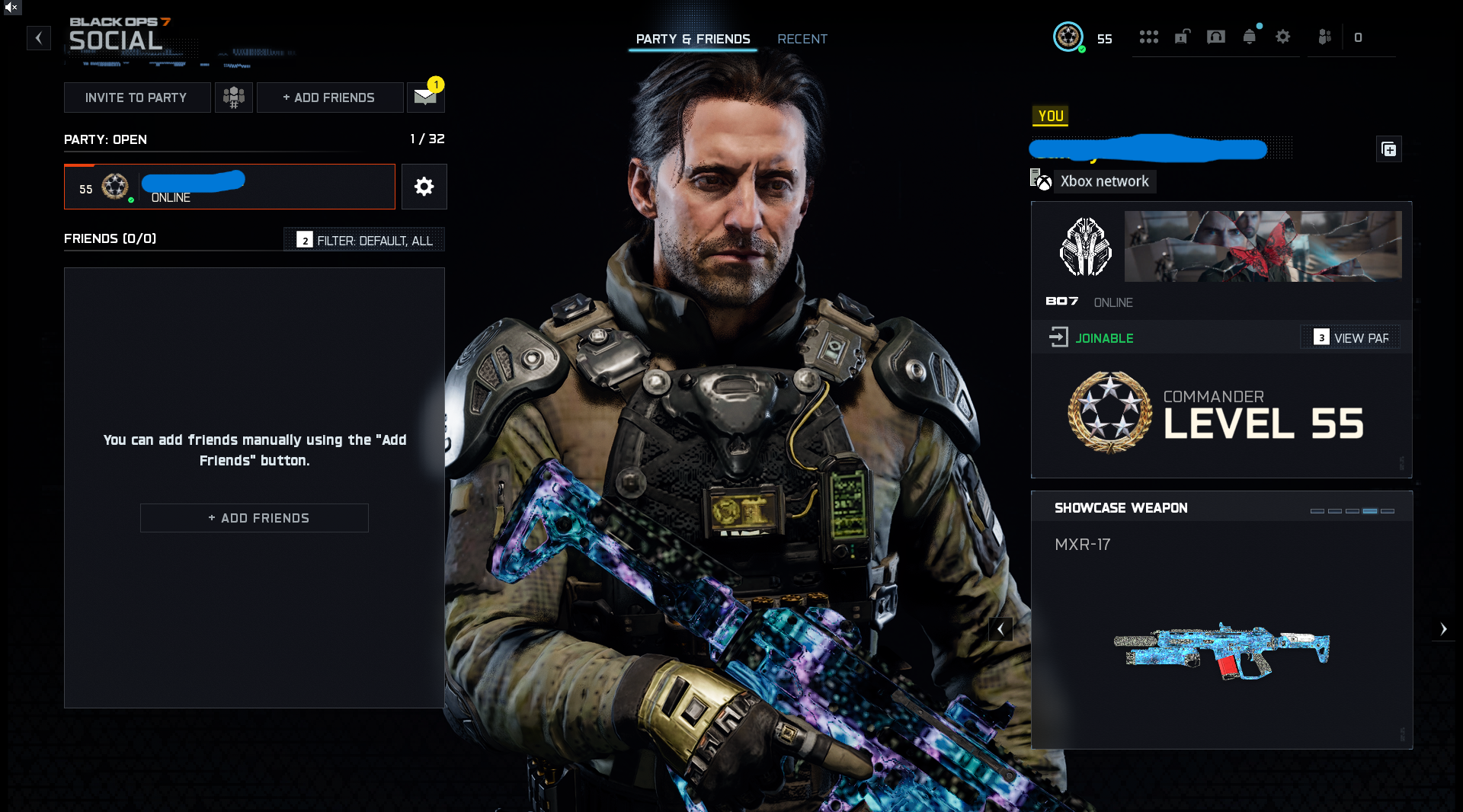The image size is (1463, 812).
Task: Switch to the Recent tab
Action: (x=802, y=39)
